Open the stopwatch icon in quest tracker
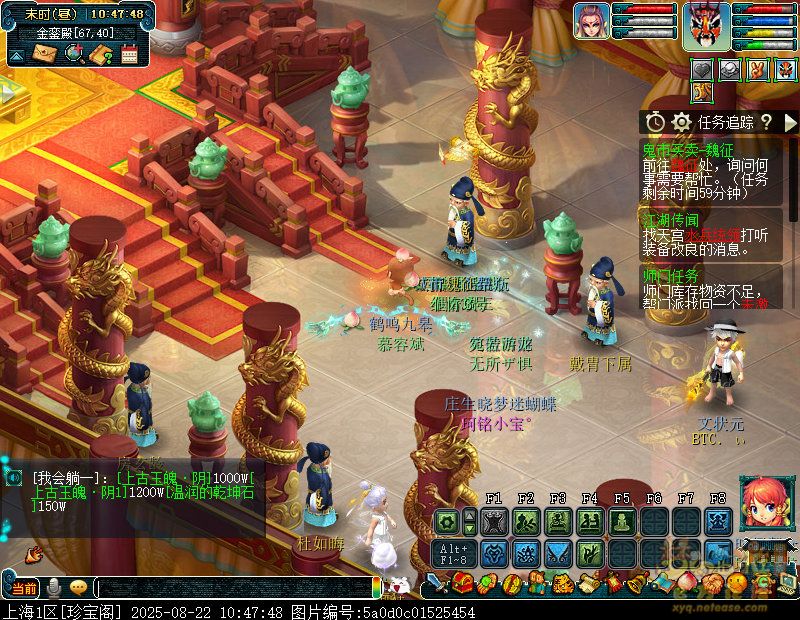The image size is (800, 620). 655,122
